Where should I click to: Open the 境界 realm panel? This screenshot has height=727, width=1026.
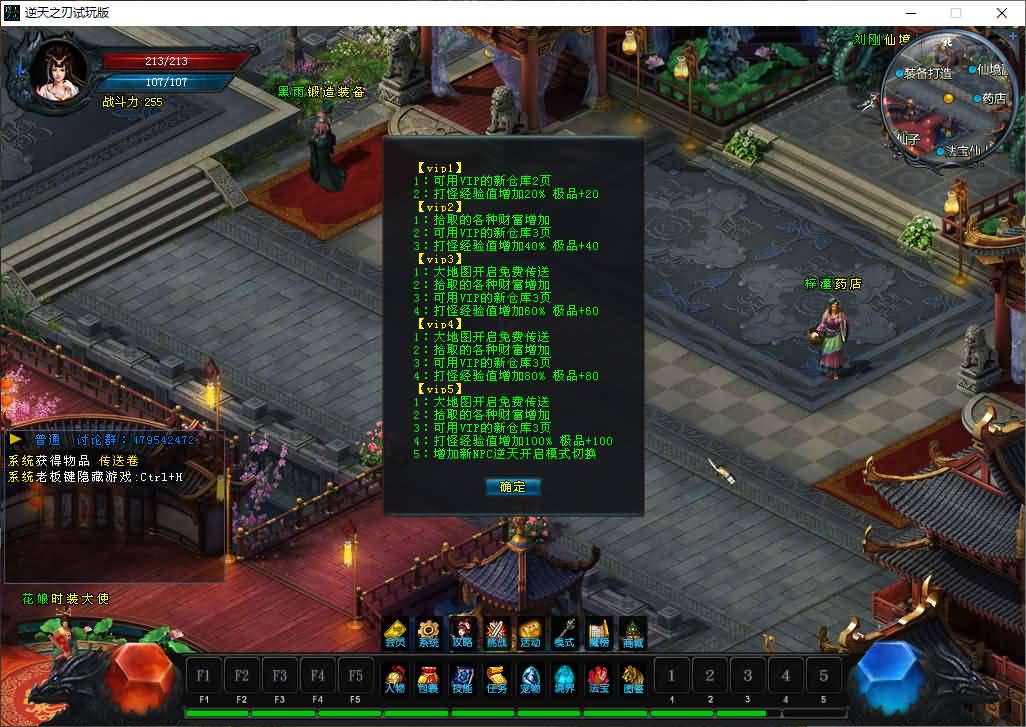[564, 679]
